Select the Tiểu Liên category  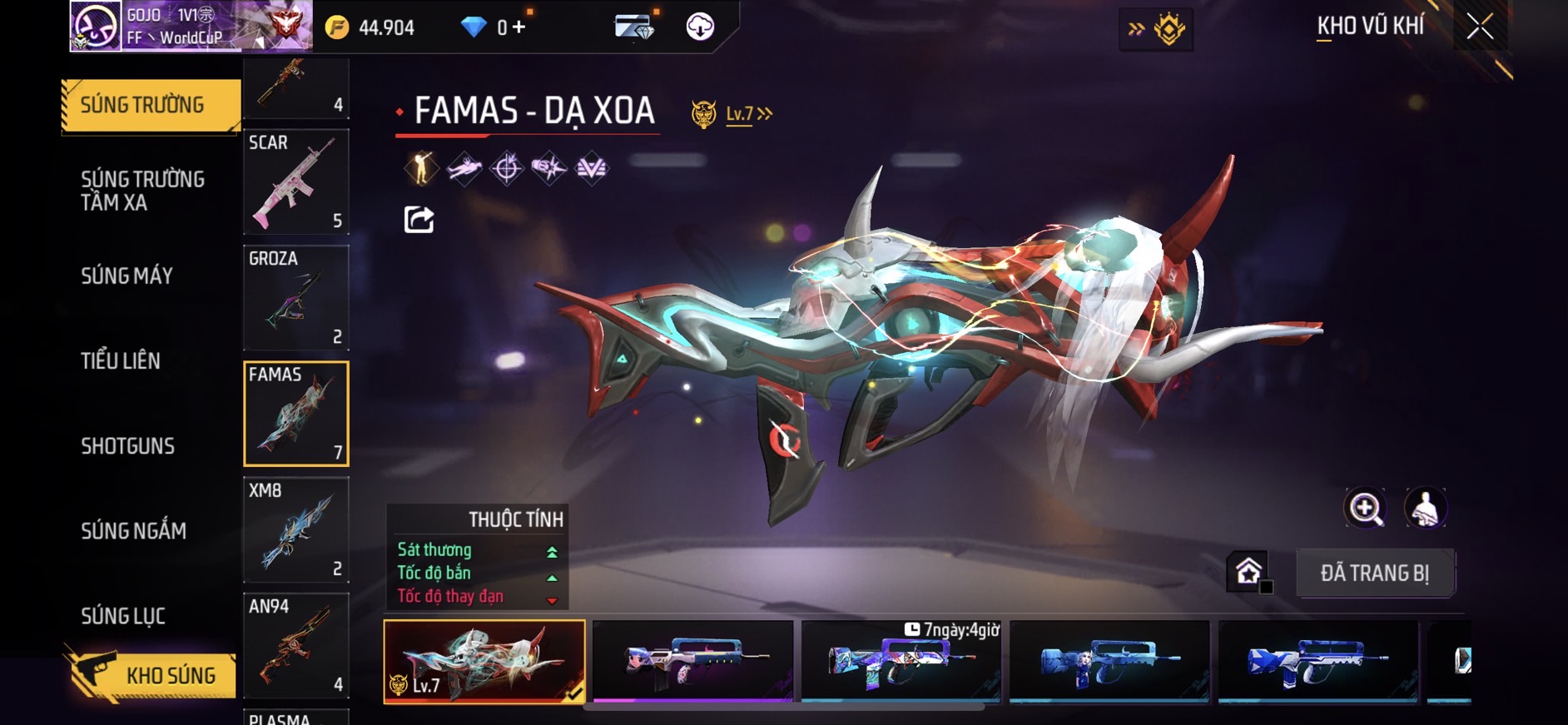[x=121, y=360]
